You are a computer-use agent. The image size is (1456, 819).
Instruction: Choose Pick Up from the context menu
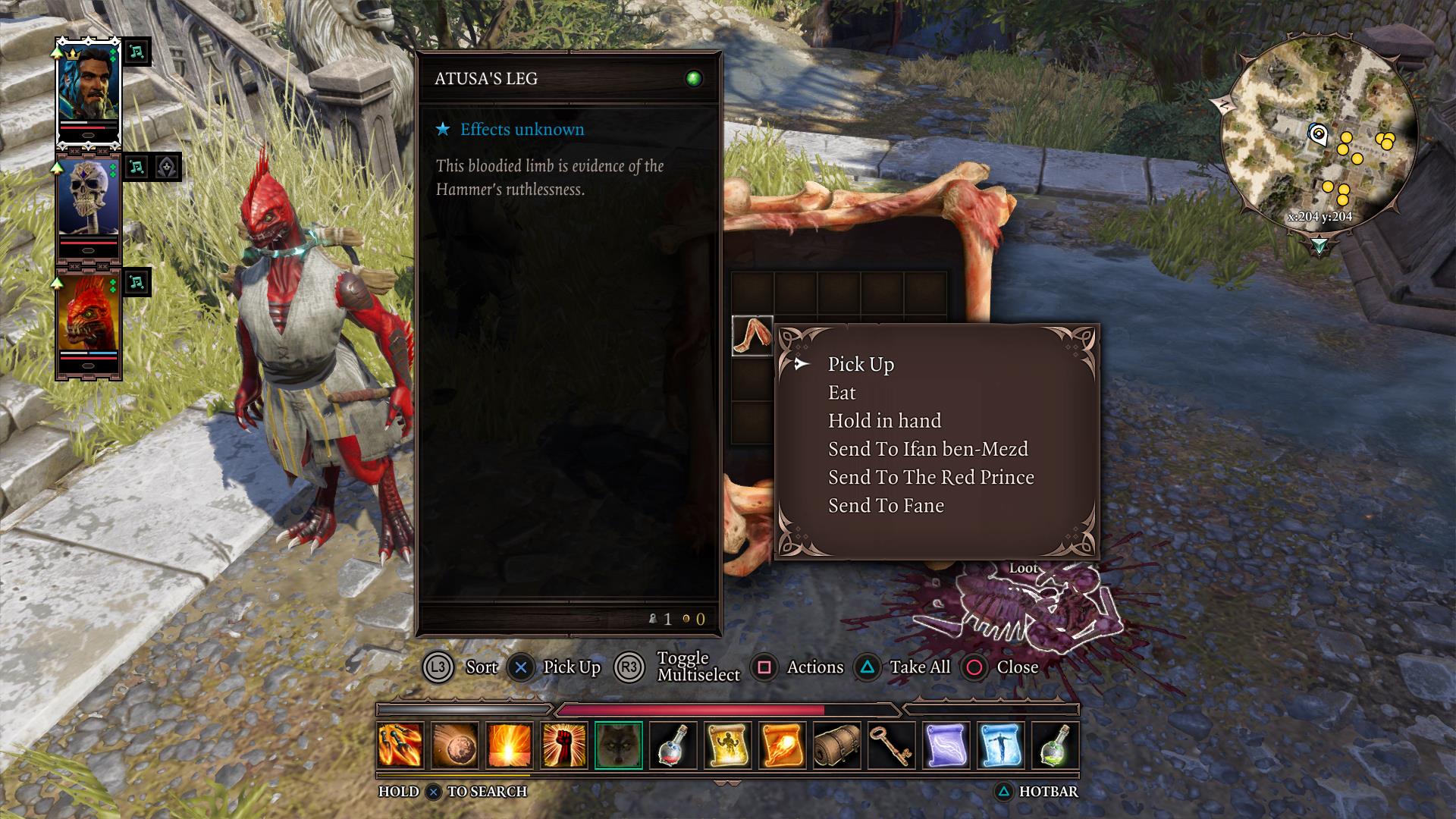pos(861,365)
